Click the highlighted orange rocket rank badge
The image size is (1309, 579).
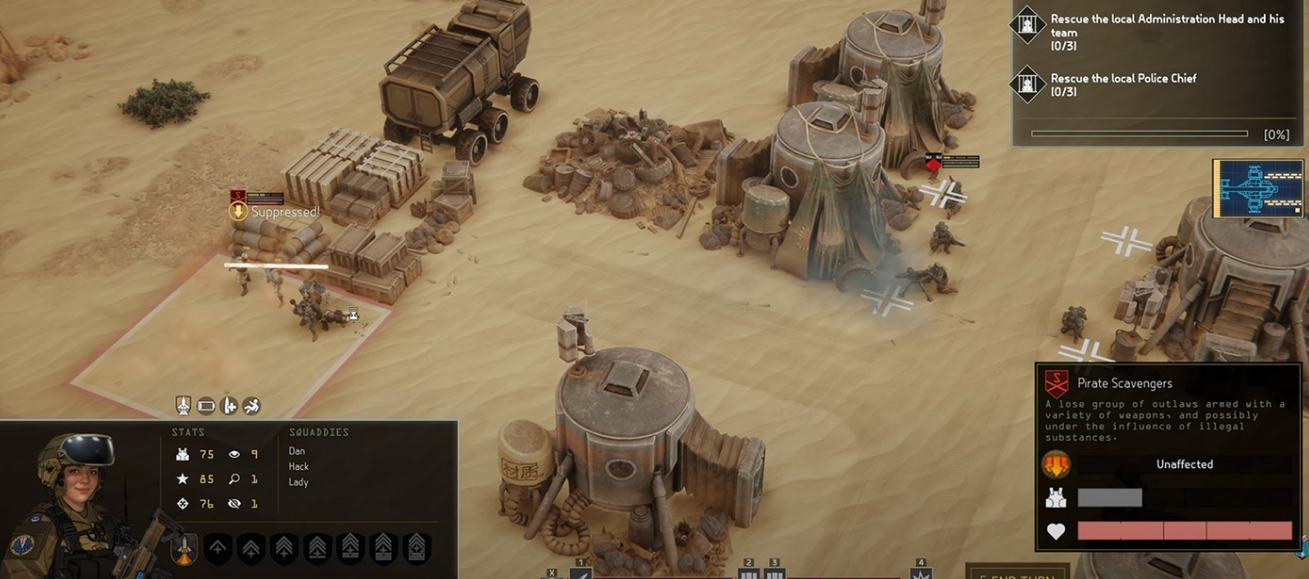tap(184, 548)
